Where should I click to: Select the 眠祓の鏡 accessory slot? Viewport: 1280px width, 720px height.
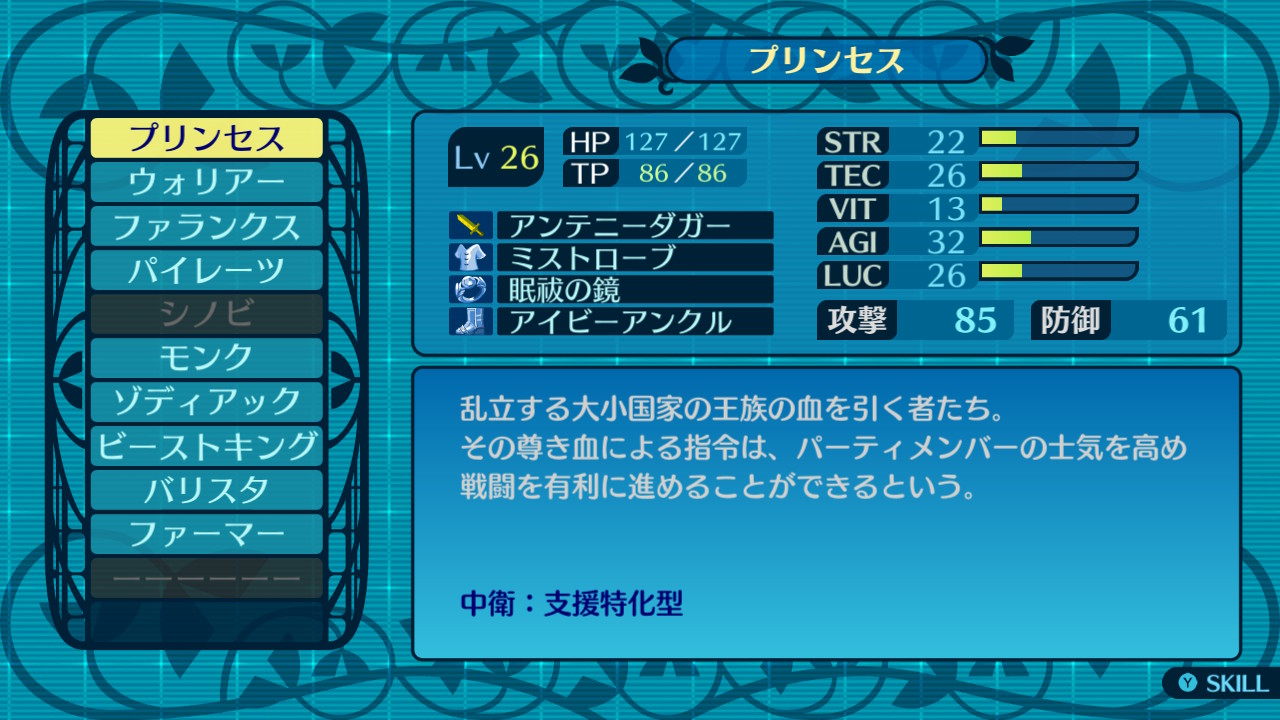click(634, 289)
